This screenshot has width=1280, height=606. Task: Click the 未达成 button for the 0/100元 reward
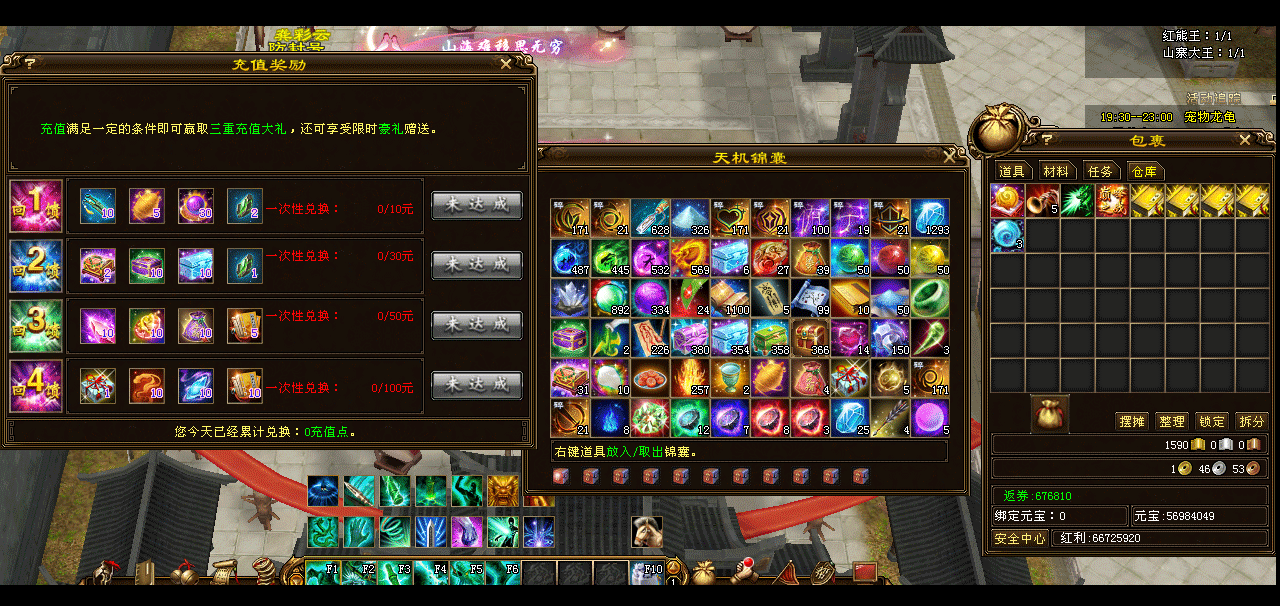pyautogui.click(x=476, y=385)
